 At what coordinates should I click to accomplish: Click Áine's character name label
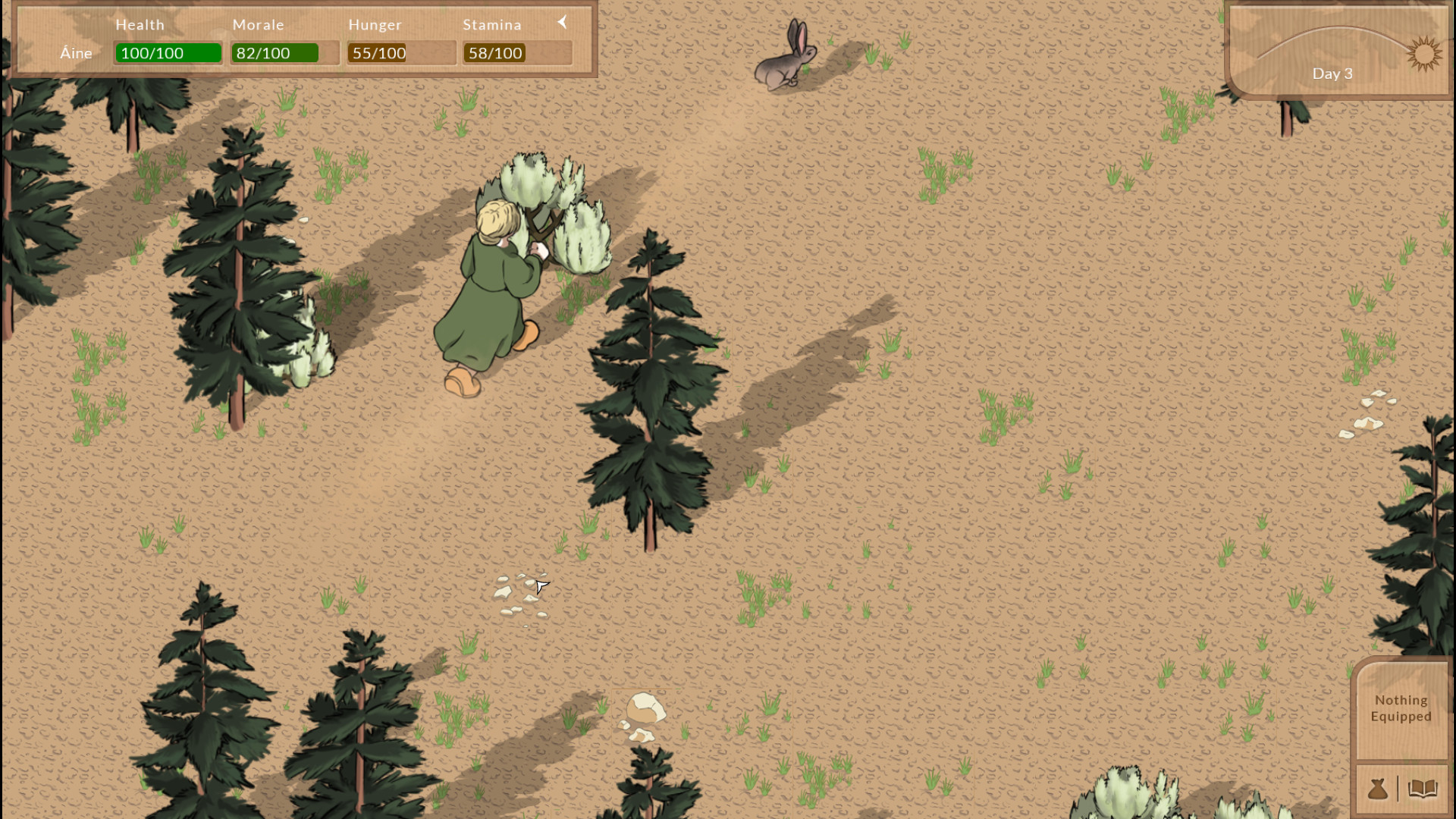click(76, 53)
